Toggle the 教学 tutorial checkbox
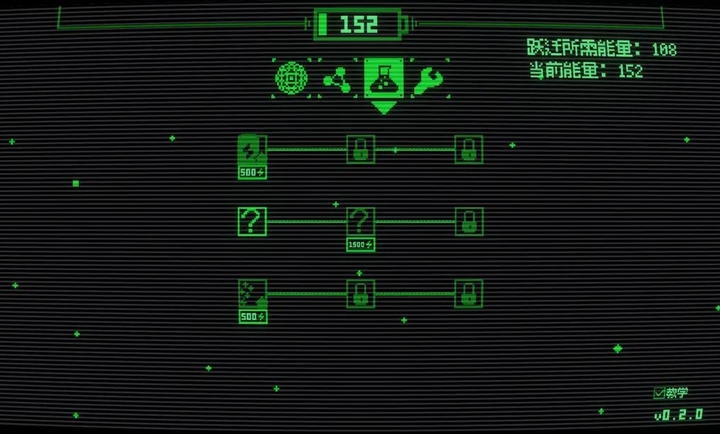The image size is (720, 434). click(x=659, y=393)
